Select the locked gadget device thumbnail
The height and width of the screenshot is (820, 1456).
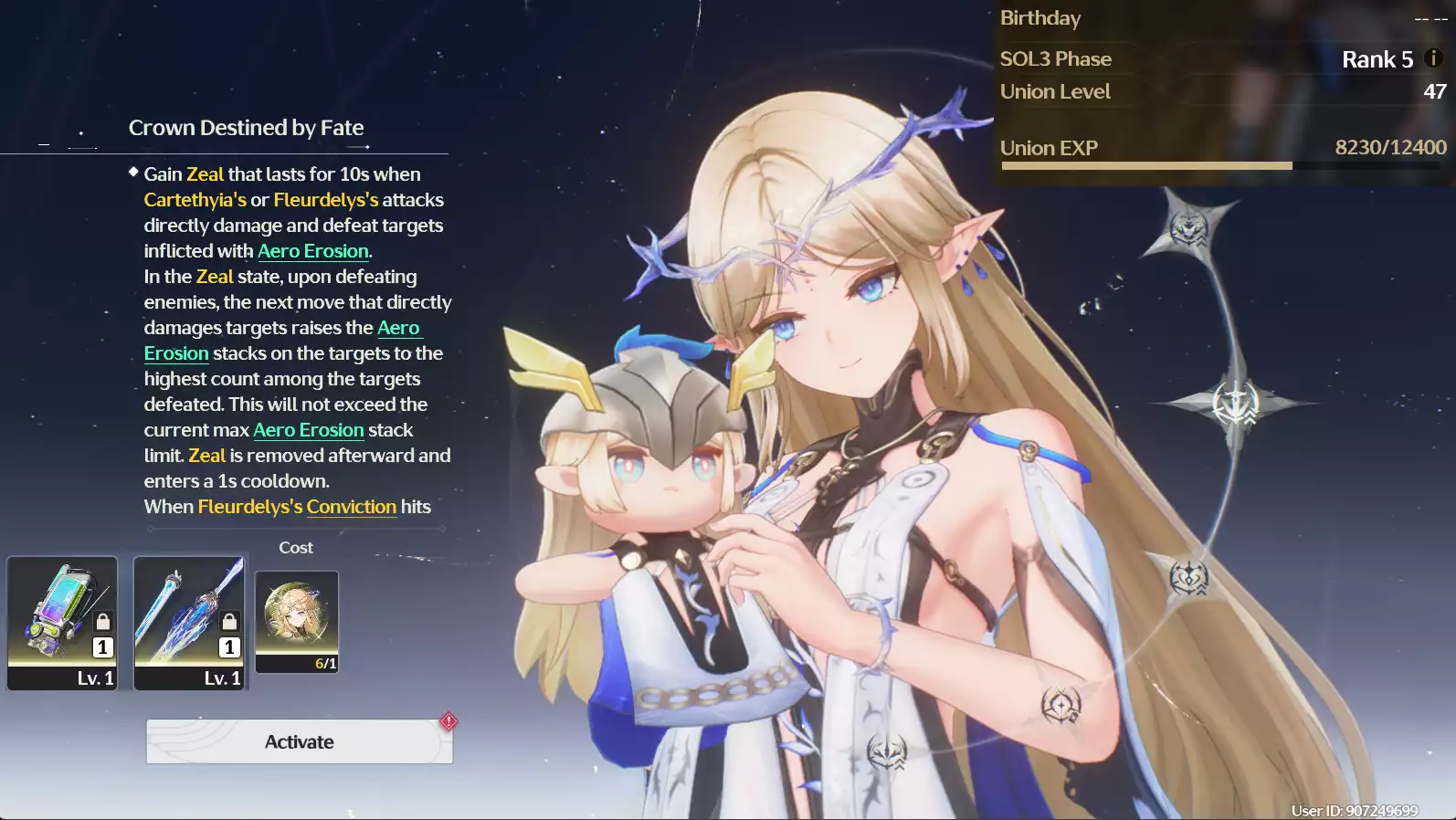(62, 622)
